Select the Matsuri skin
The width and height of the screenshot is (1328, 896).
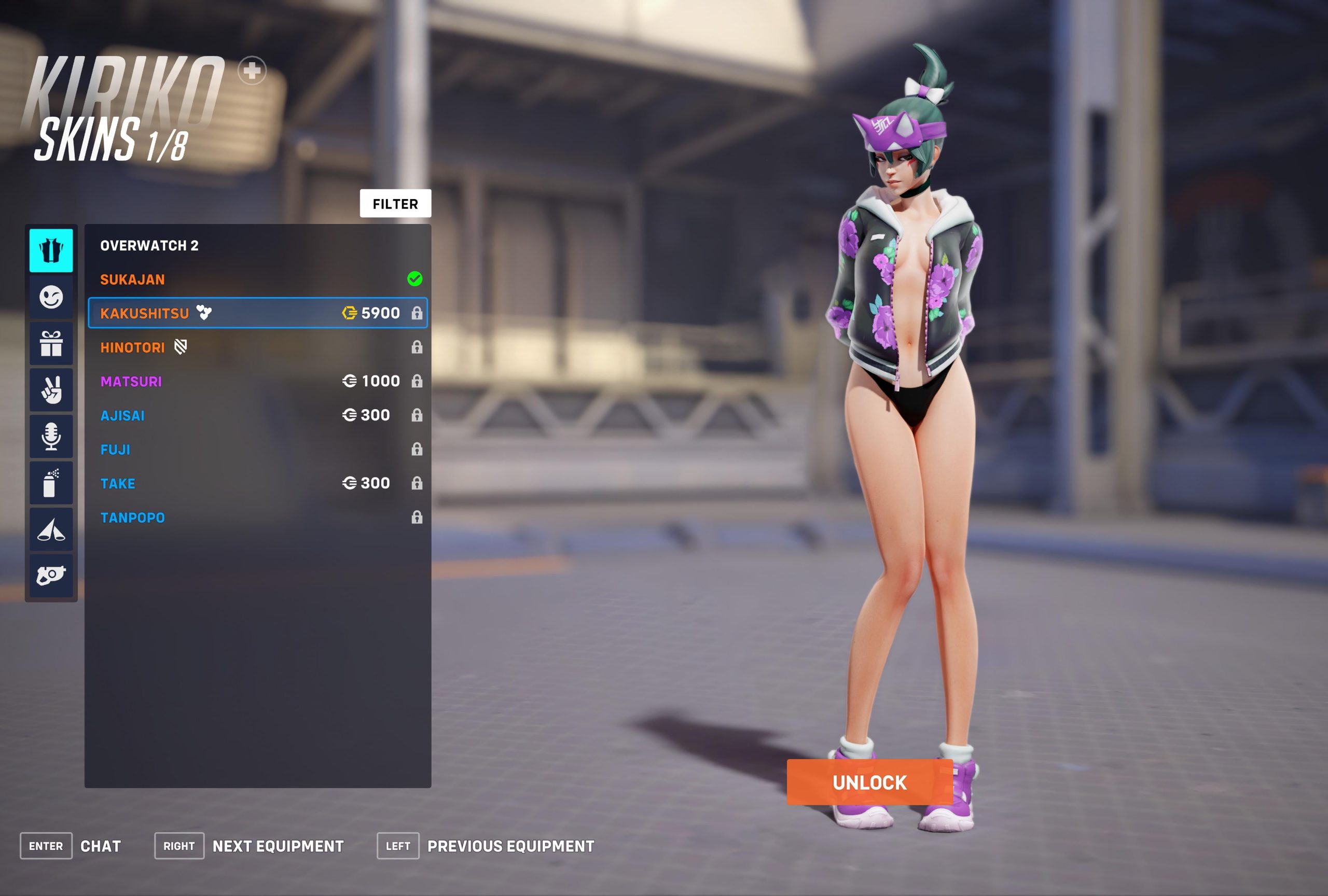pyautogui.click(x=257, y=381)
